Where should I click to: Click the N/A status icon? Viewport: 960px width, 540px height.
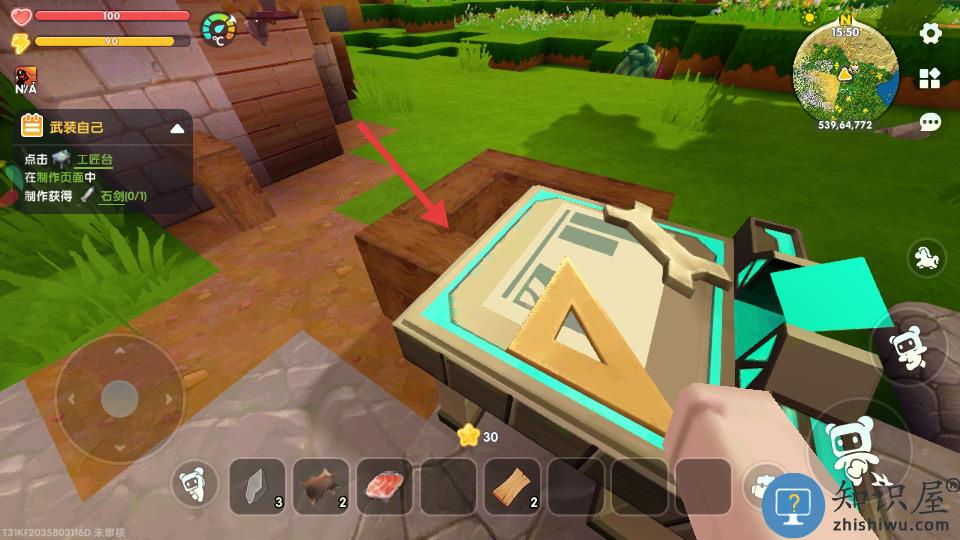tap(25, 80)
